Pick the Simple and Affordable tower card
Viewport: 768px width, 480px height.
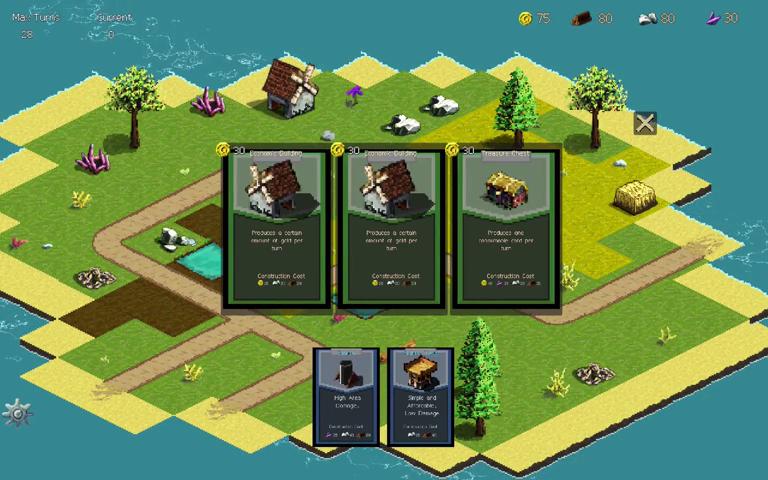point(420,396)
